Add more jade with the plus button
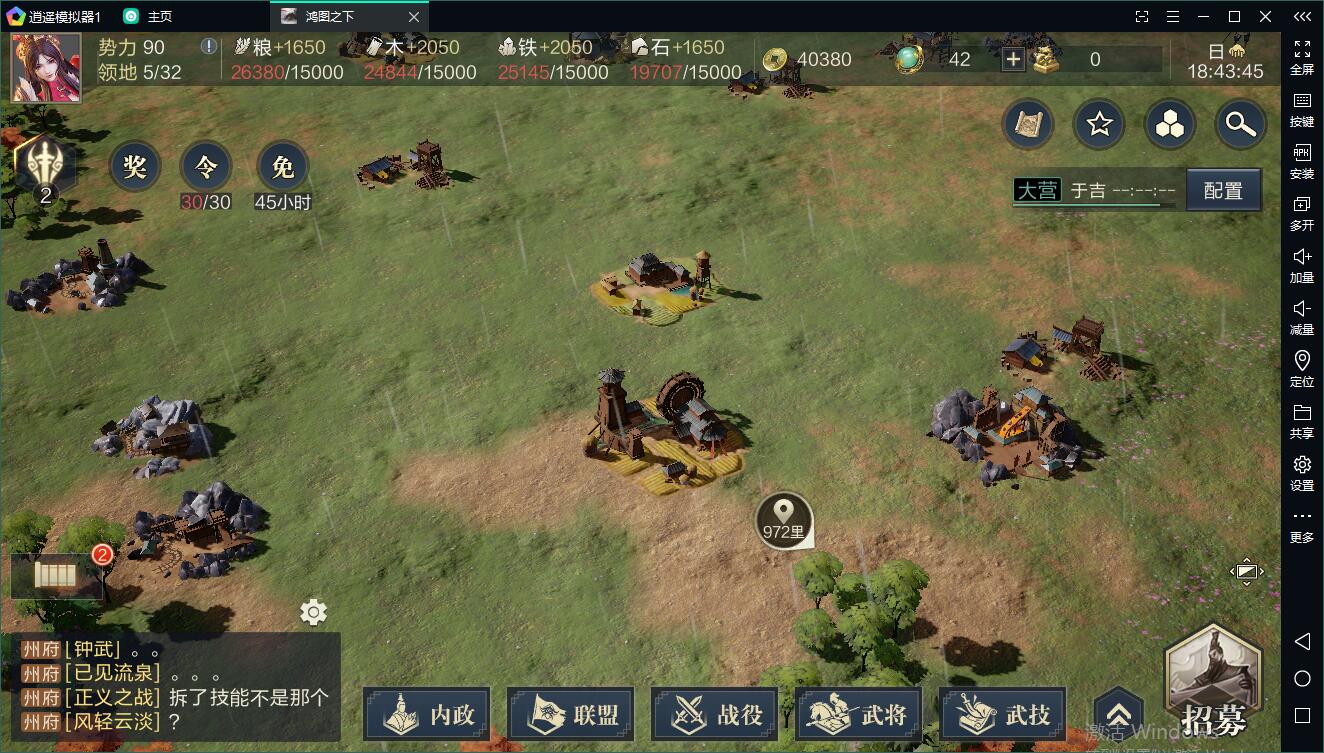Image resolution: width=1324 pixels, height=753 pixels. [x=1013, y=60]
